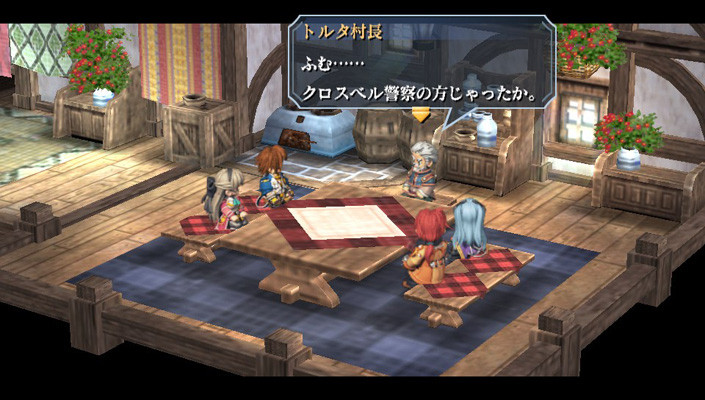Advance the トルタ村長 dialogue box

click(420, 66)
